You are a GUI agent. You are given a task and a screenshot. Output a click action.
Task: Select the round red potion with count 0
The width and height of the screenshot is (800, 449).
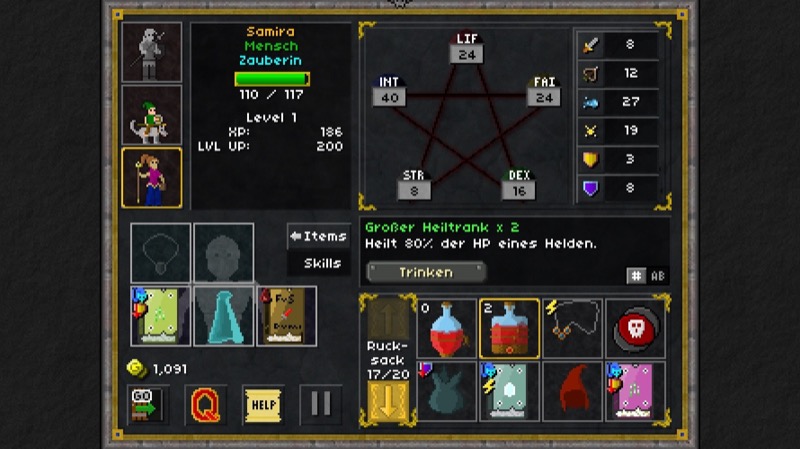[447, 328]
